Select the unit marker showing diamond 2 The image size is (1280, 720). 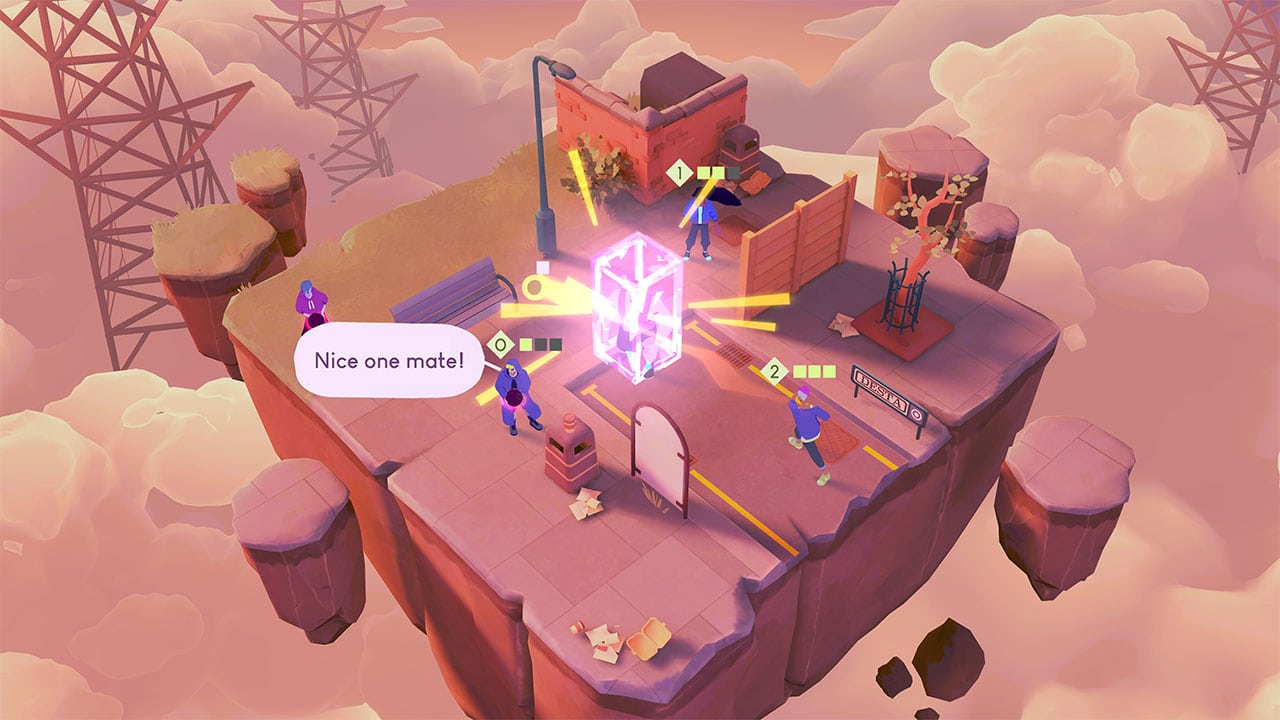click(774, 372)
